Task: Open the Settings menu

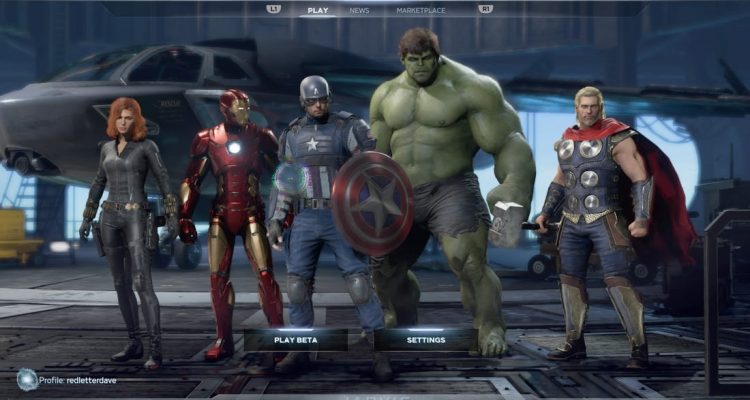Action: tap(426, 340)
